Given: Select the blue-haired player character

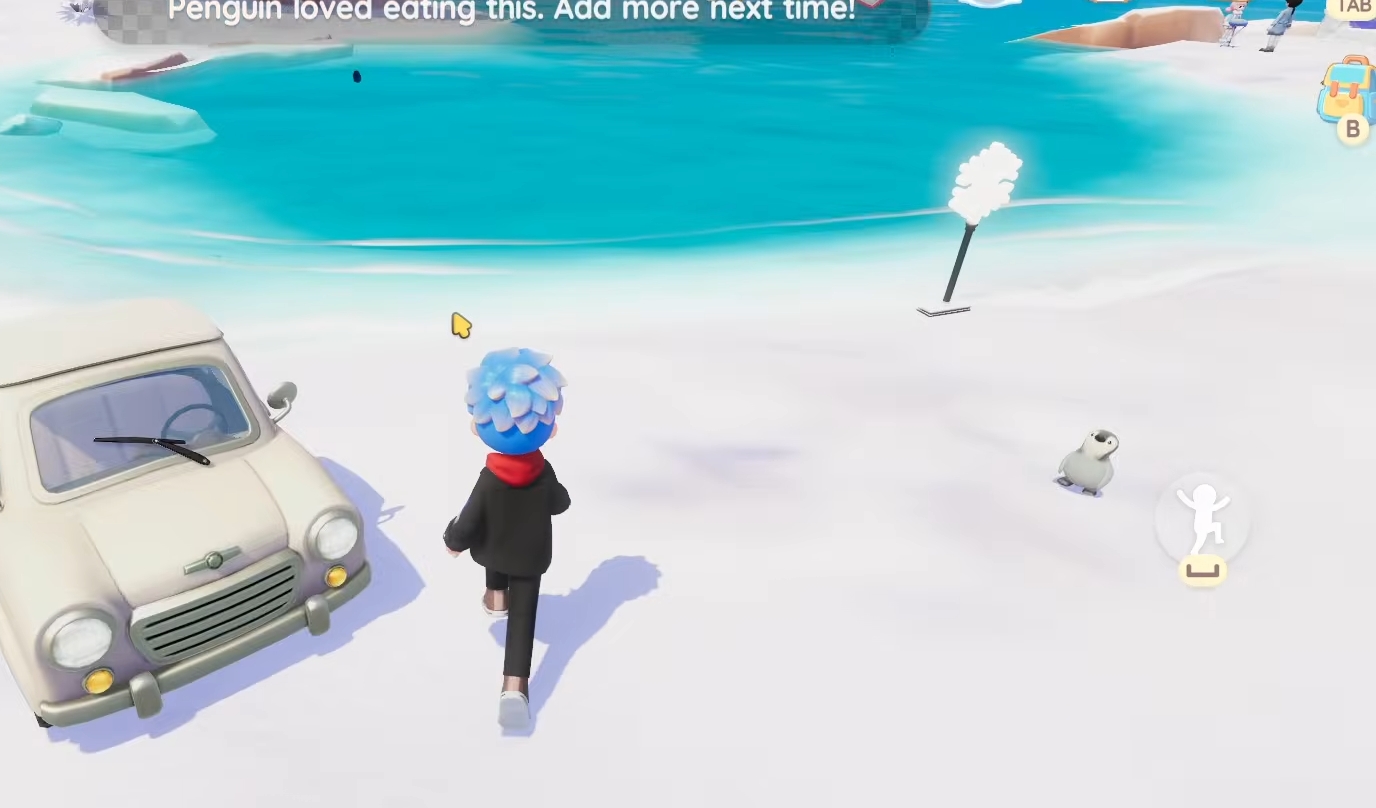Looking at the screenshot, I should (510, 500).
